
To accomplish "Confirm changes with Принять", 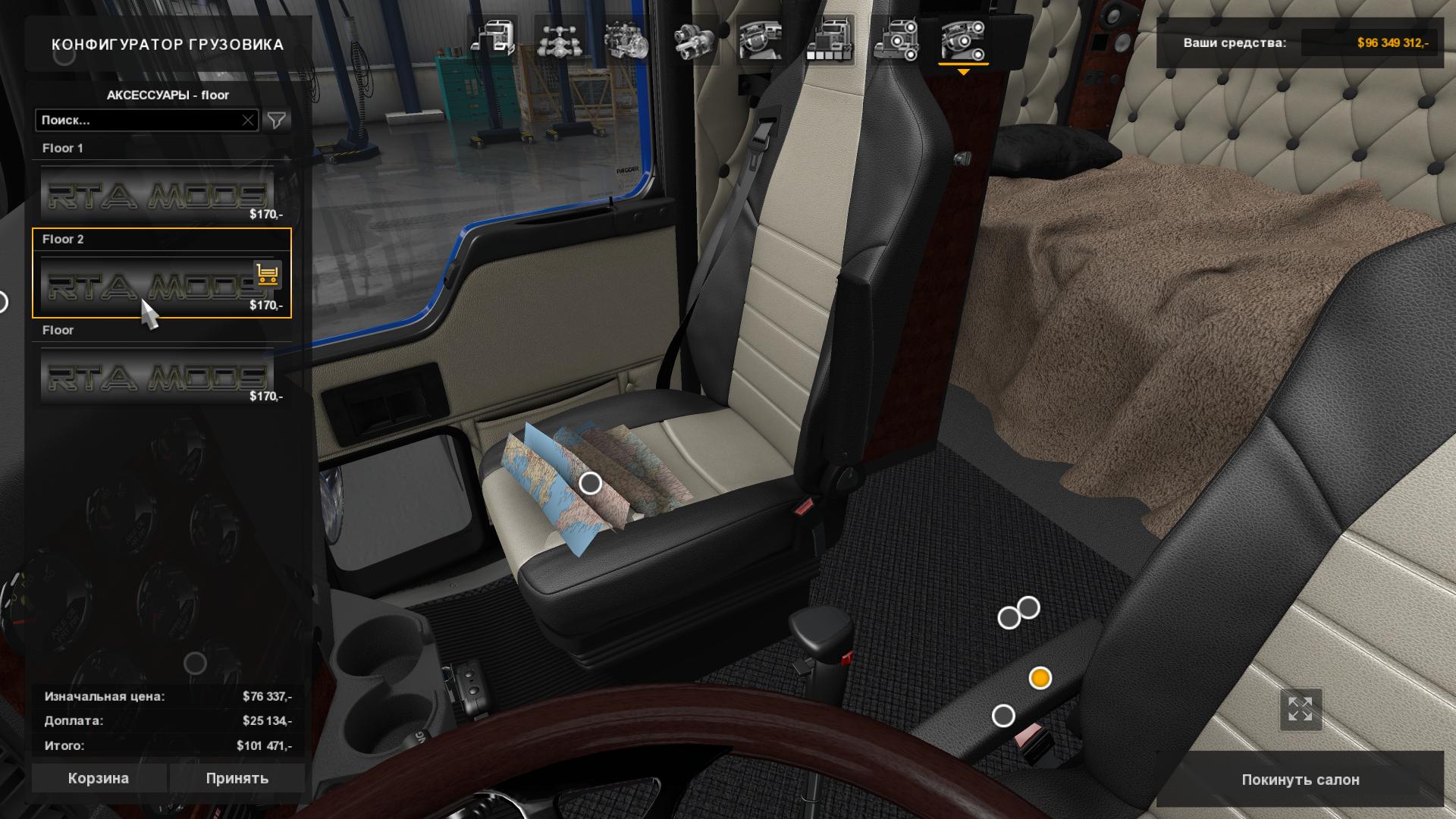I will click(x=237, y=778).
